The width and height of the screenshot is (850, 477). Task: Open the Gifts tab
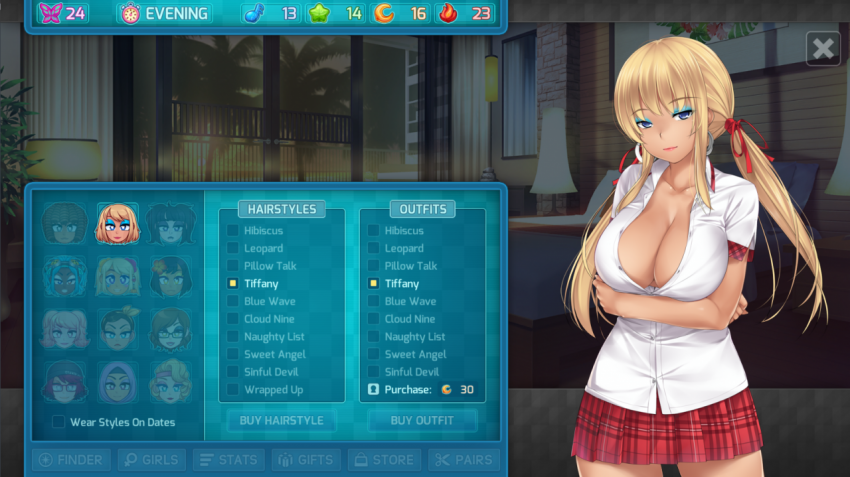pyautogui.click(x=306, y=460)
